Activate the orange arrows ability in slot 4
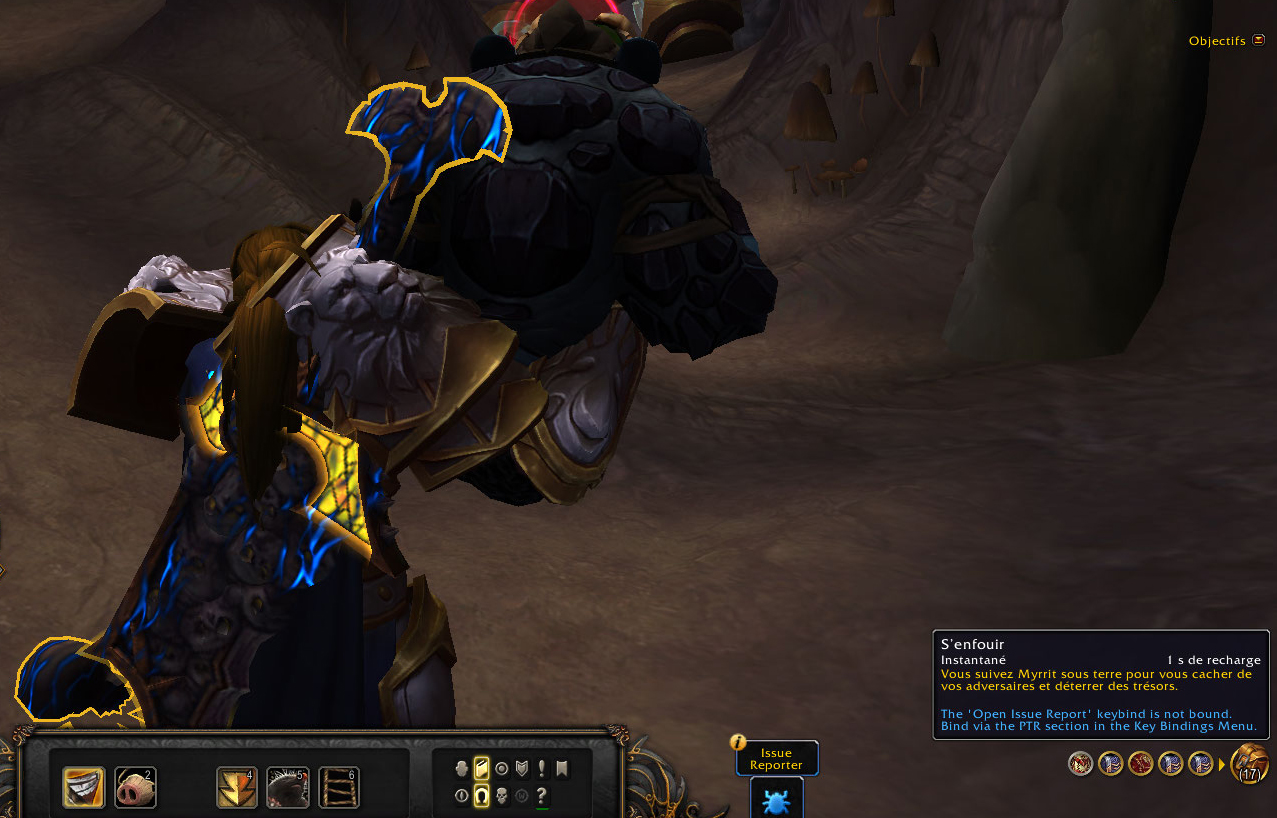 [237, 787]
